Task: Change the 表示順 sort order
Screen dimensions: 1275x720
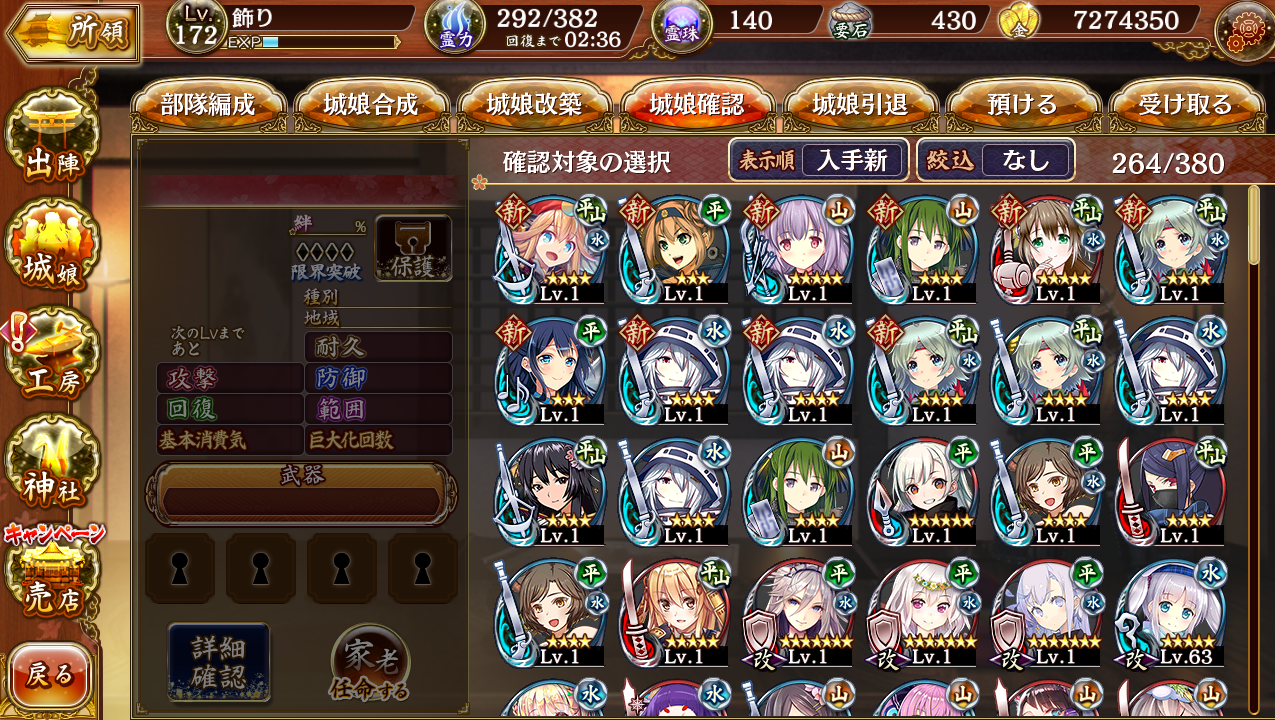Action: coord(818,160)
